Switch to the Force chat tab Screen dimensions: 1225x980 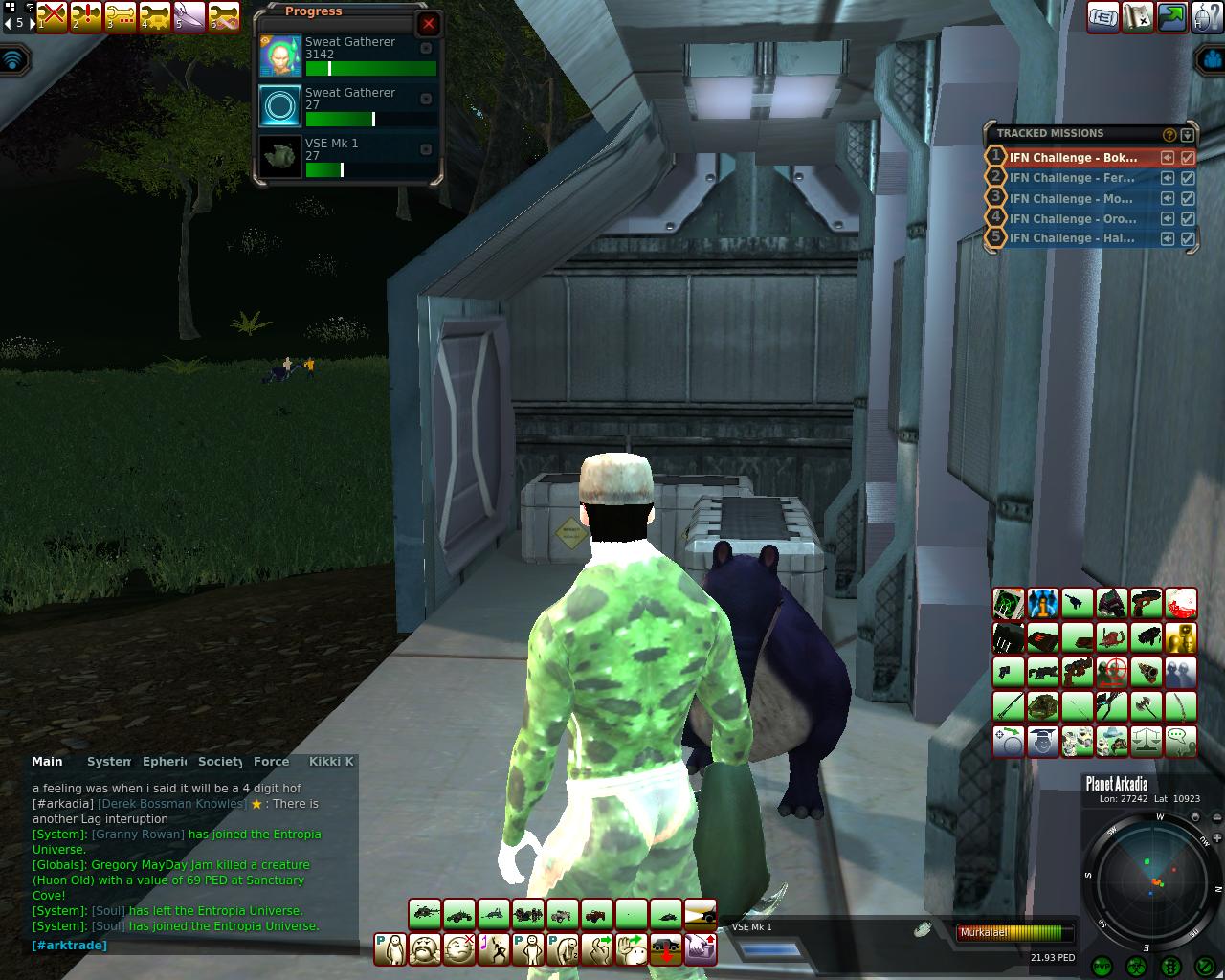pos(271,762)
